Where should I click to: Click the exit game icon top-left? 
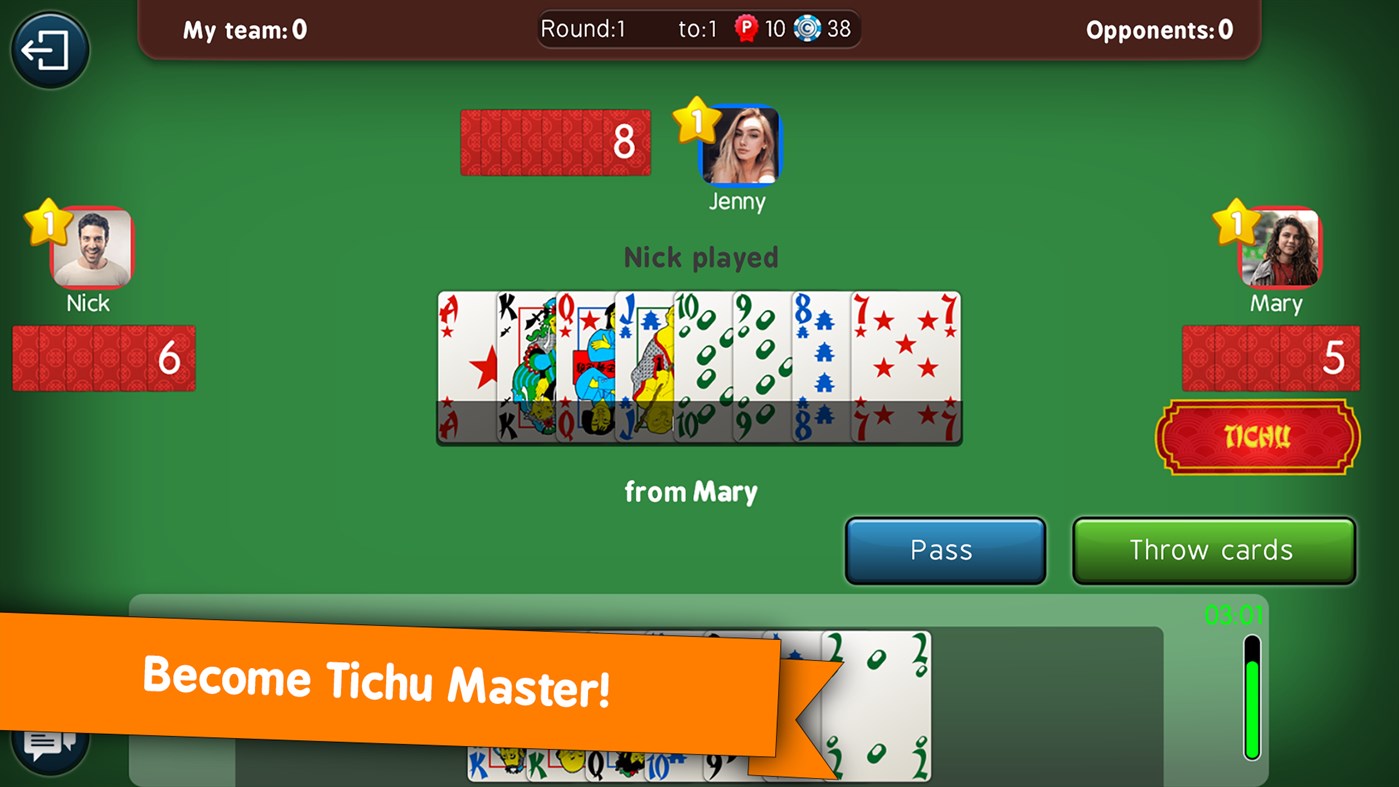[49, 48]
